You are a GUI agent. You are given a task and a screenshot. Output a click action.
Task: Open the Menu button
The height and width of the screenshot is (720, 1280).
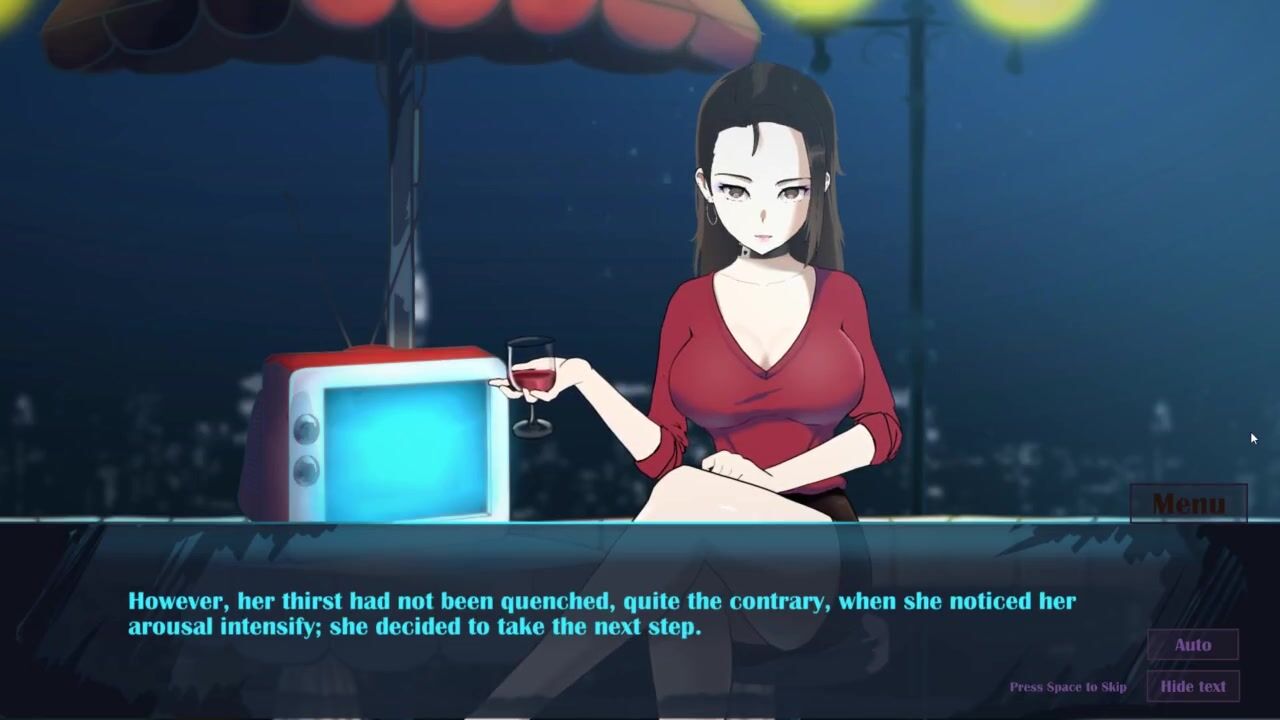click(1188, 503)
